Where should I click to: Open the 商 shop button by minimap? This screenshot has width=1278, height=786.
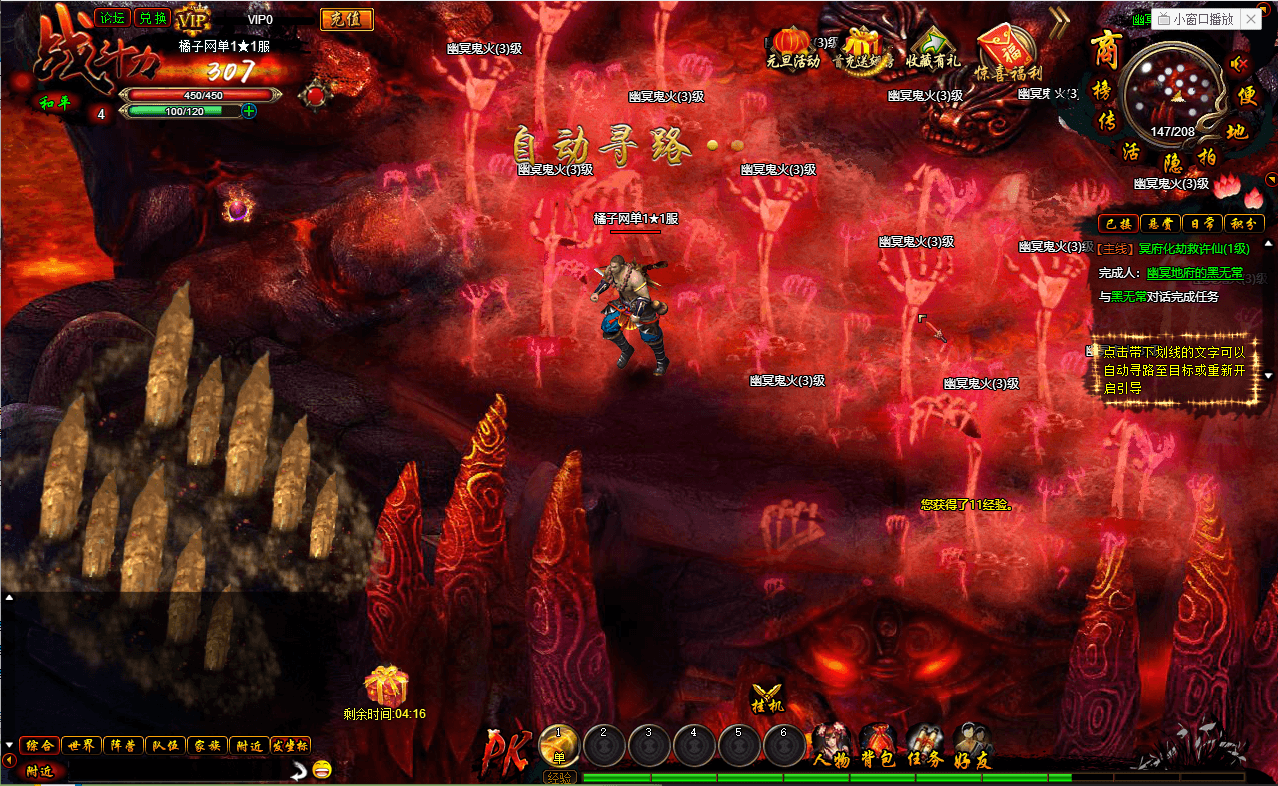pos(1105,48)
